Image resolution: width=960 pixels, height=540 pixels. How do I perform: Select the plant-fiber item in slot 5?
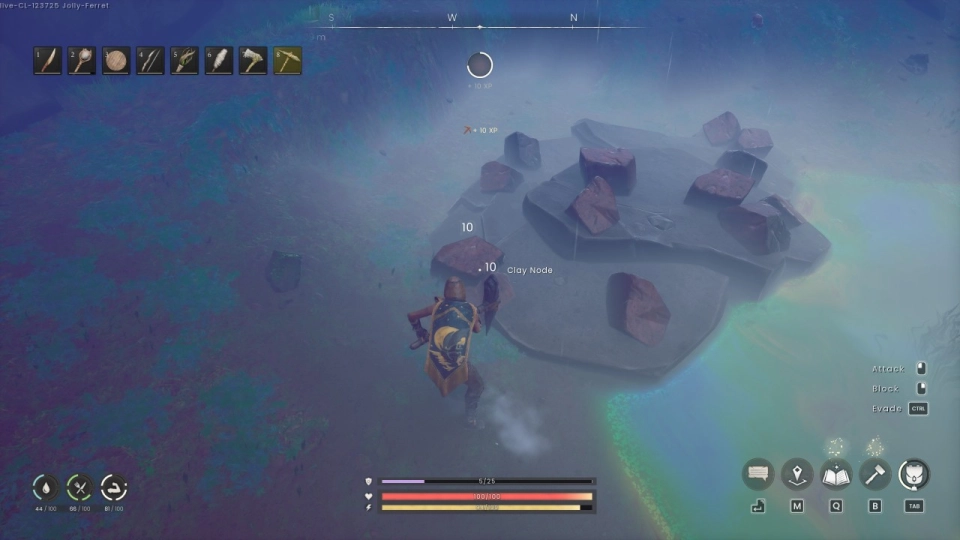click(185, 61)
